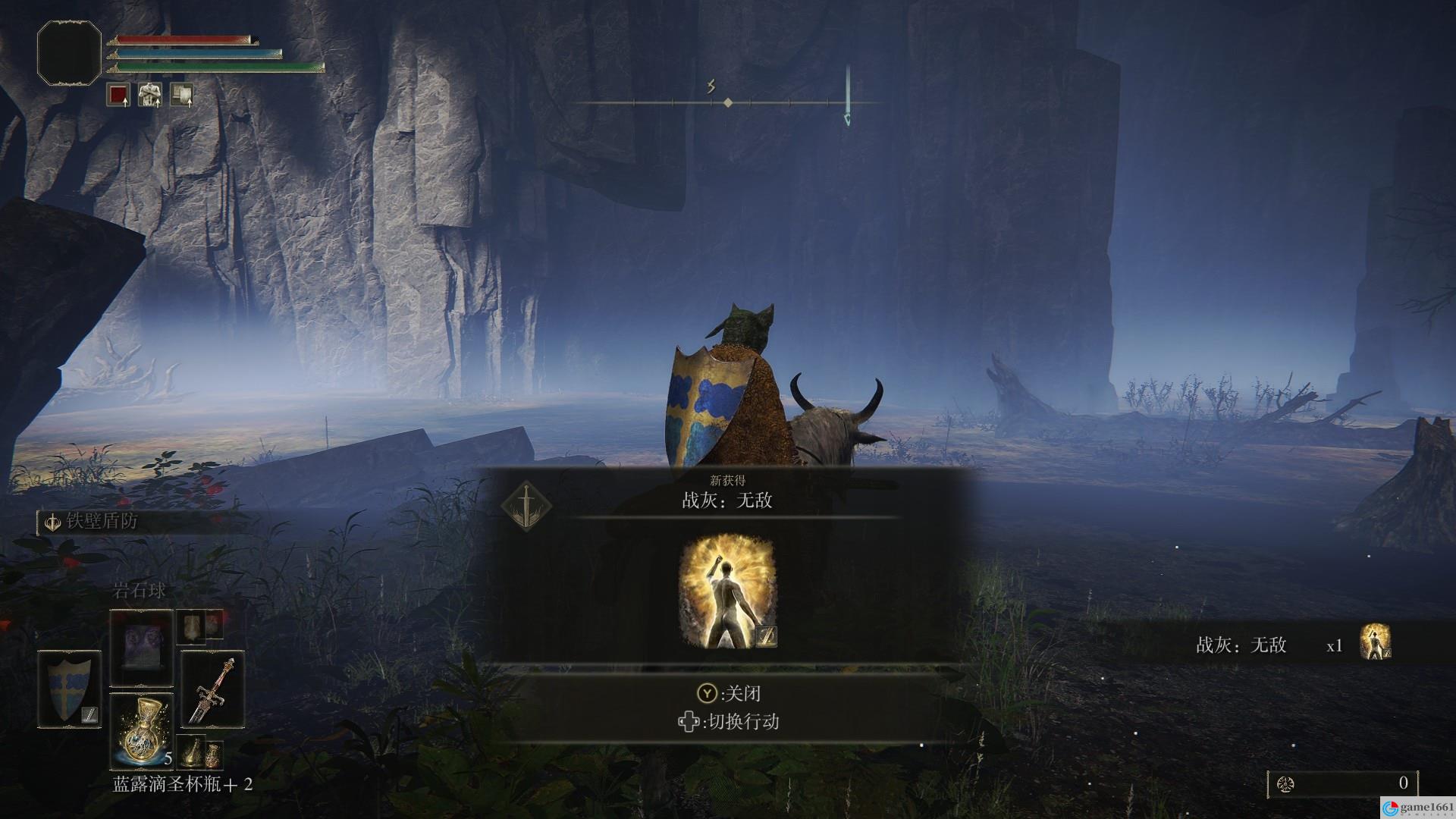1456x819 pixels.
Task: Open the empty octagonal portrait frame
Action: coord(69,52)
